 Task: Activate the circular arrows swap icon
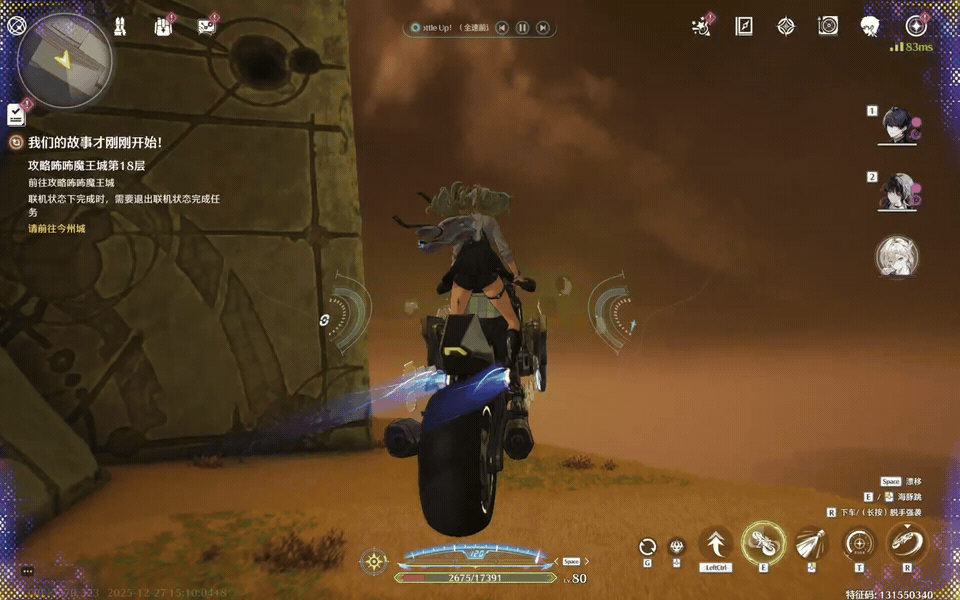coord(648,546)
